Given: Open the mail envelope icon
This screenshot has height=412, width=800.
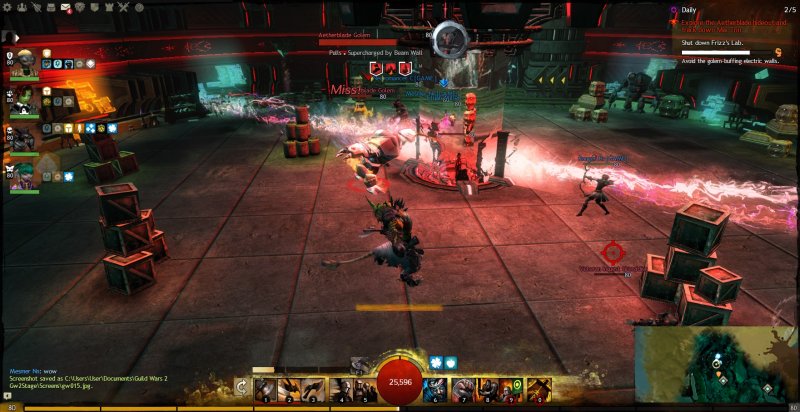Looking at the screenshot, I should point(66,7).
